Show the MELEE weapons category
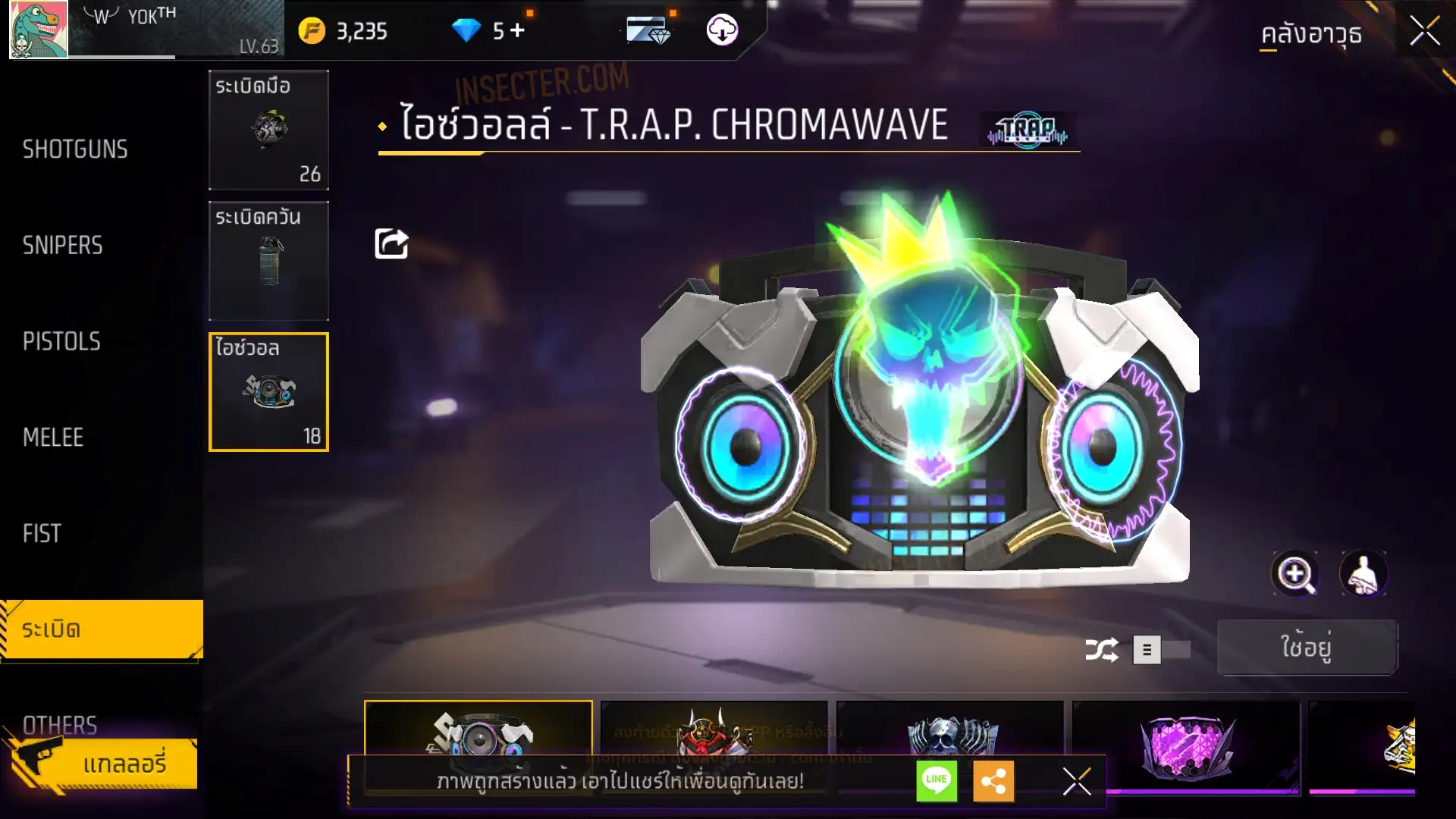The width and height of the screenshot is (1456, 819). point(53,438)
